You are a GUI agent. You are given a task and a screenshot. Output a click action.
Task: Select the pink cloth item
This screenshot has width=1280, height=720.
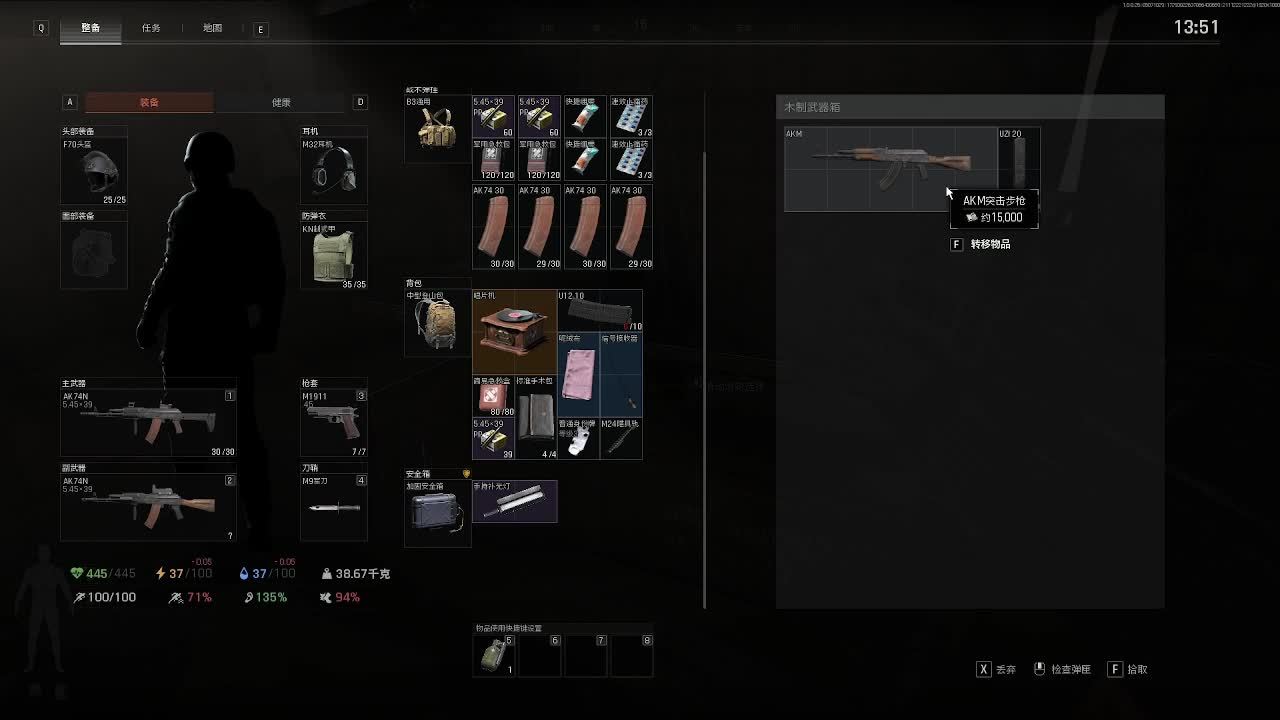[x=578, y=375]
